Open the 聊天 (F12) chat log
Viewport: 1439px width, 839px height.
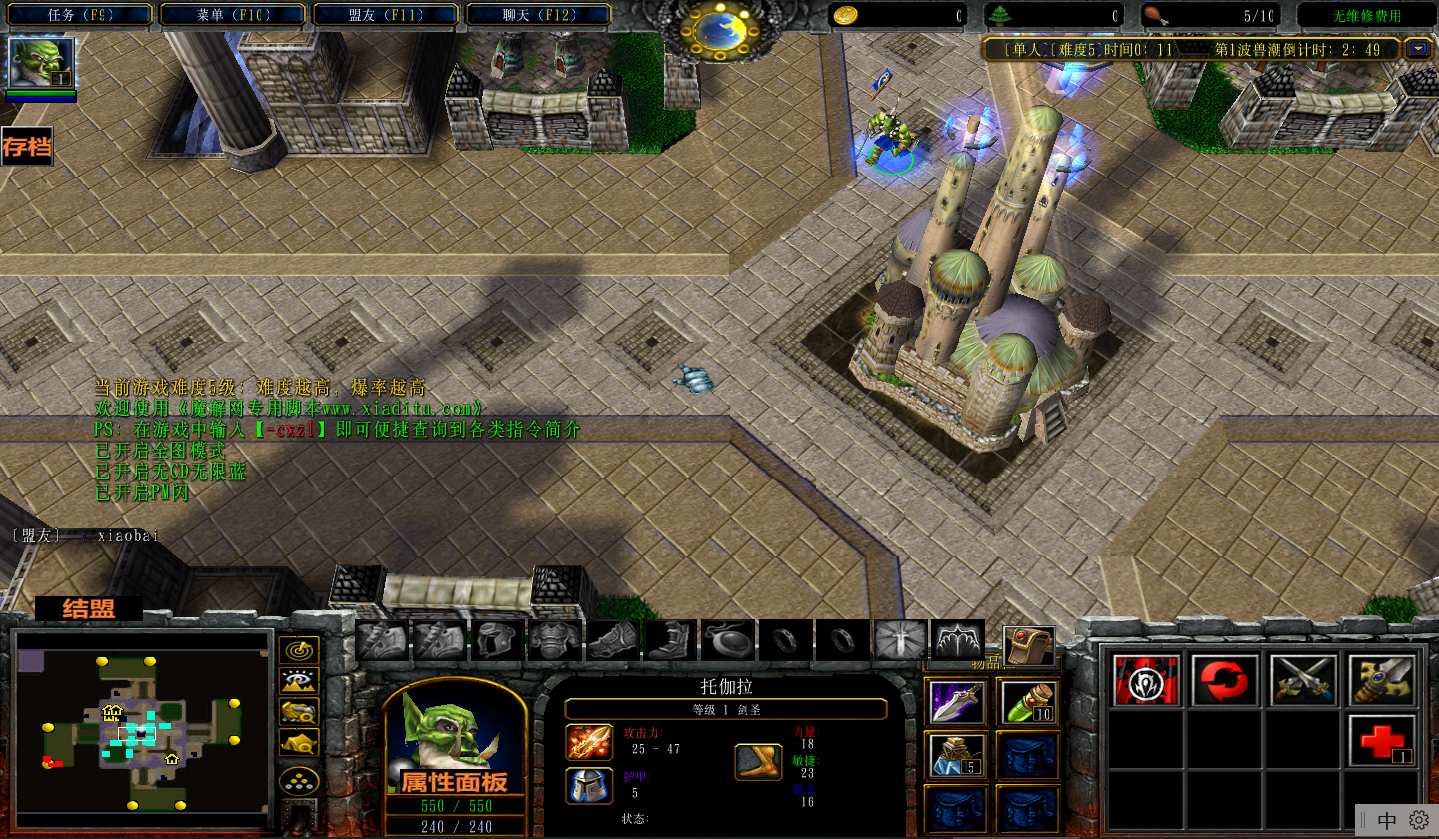click(539, 15)
